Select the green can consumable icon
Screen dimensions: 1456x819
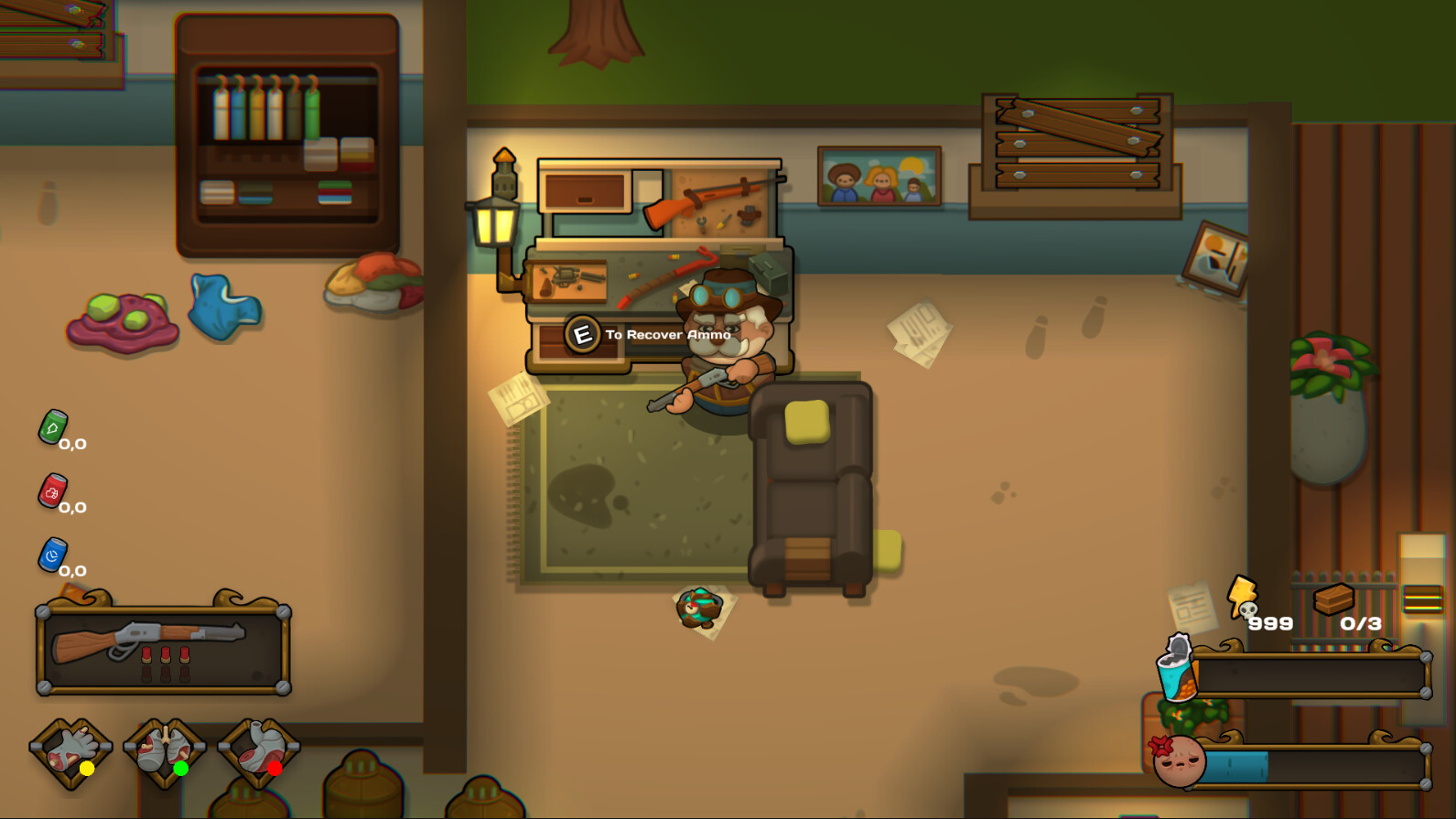pos(54,426)
